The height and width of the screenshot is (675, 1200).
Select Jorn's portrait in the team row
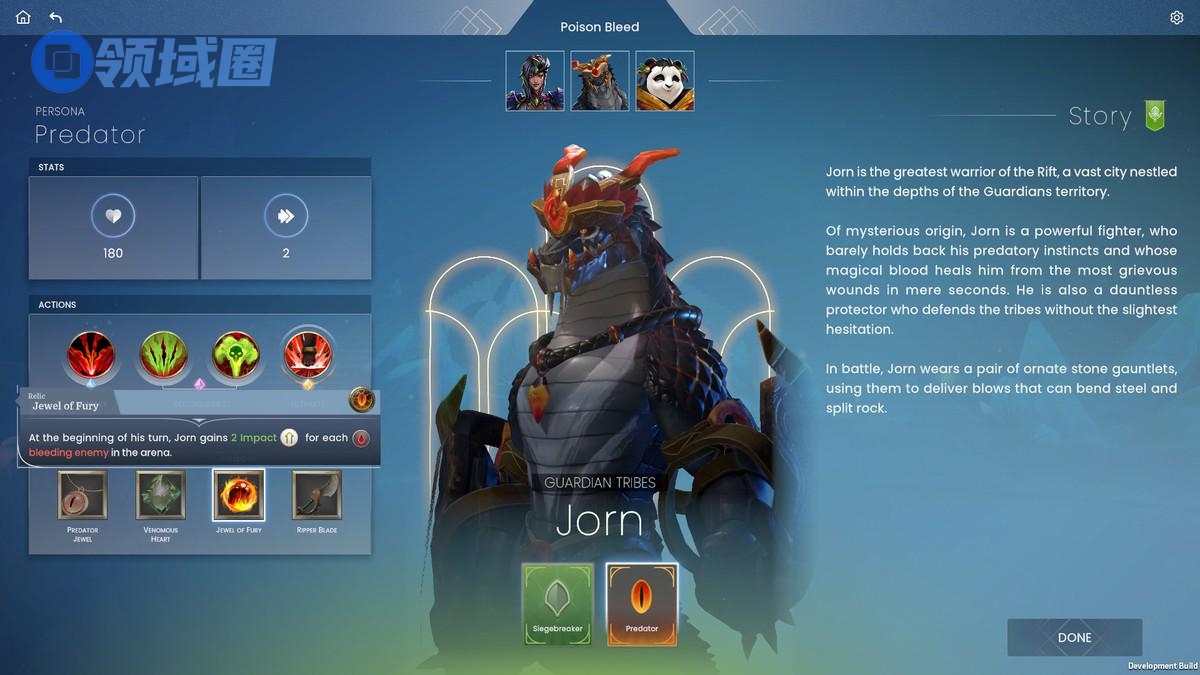click(600, 81)
